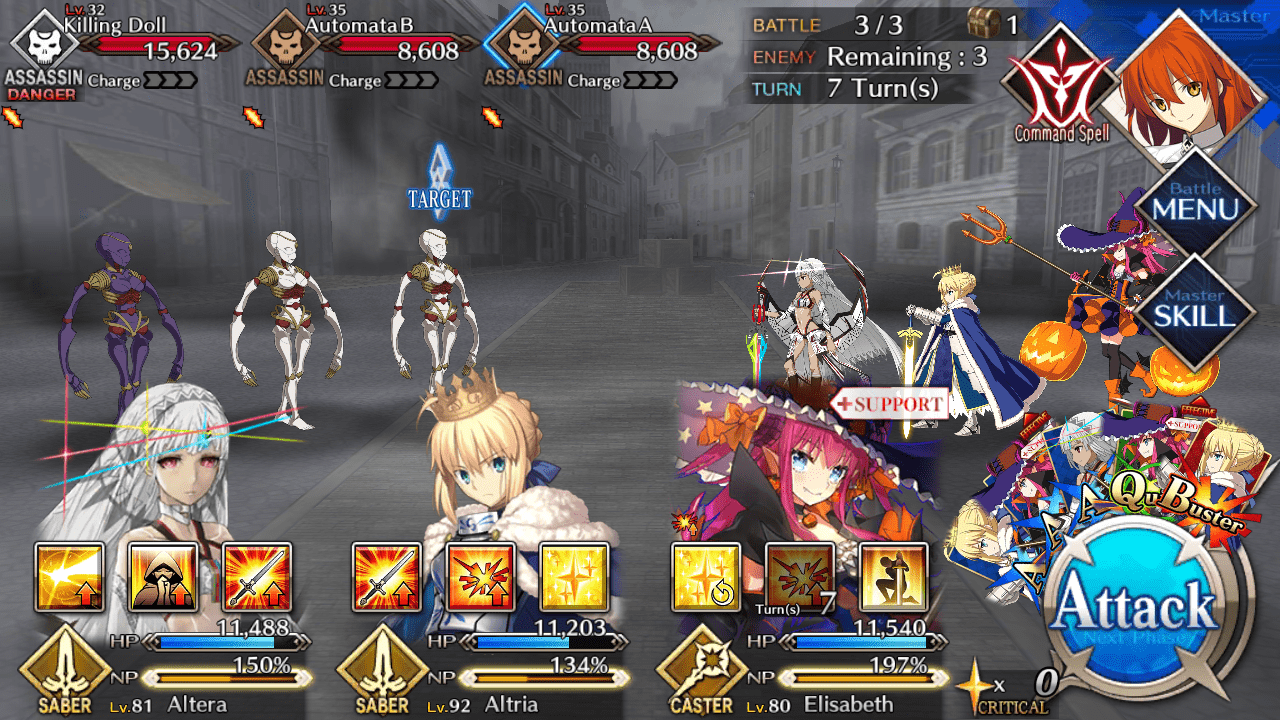Tap the Master portrait

pyautogui.click(x=1190, y=85)
